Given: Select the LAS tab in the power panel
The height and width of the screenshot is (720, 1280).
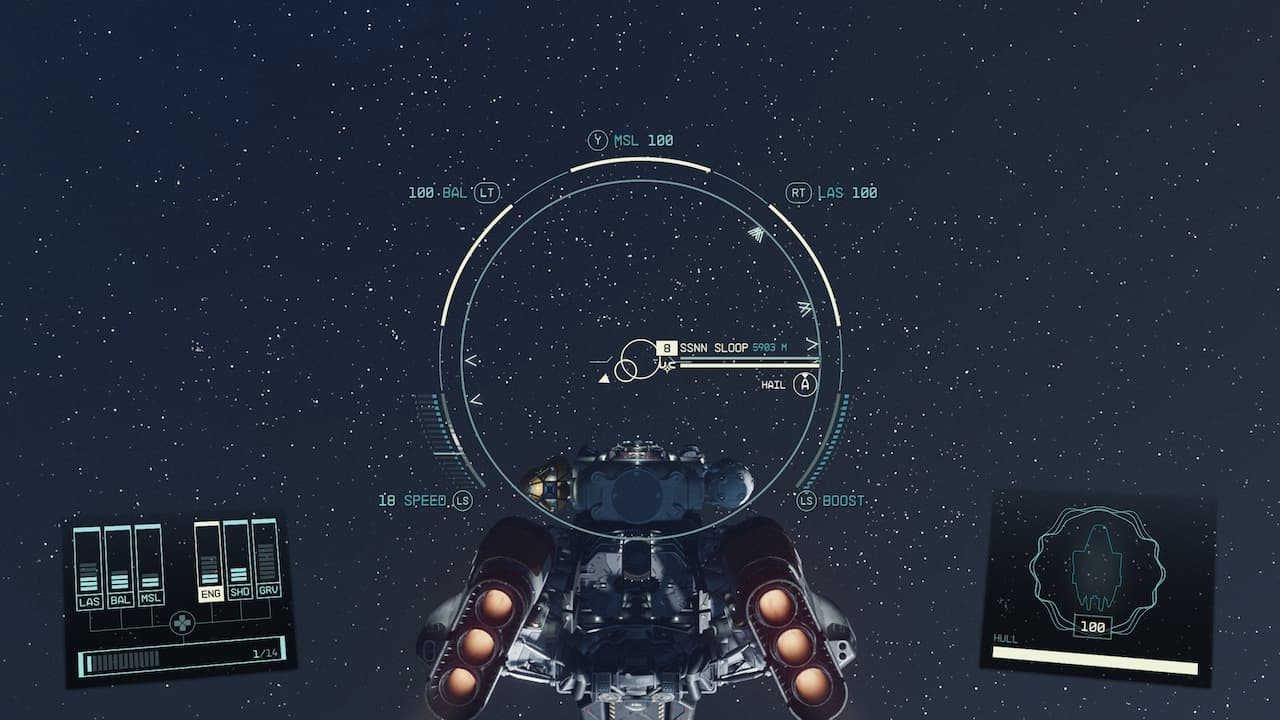Looking at the screenshot, I should pyautogui.click(x=90, y=599).
